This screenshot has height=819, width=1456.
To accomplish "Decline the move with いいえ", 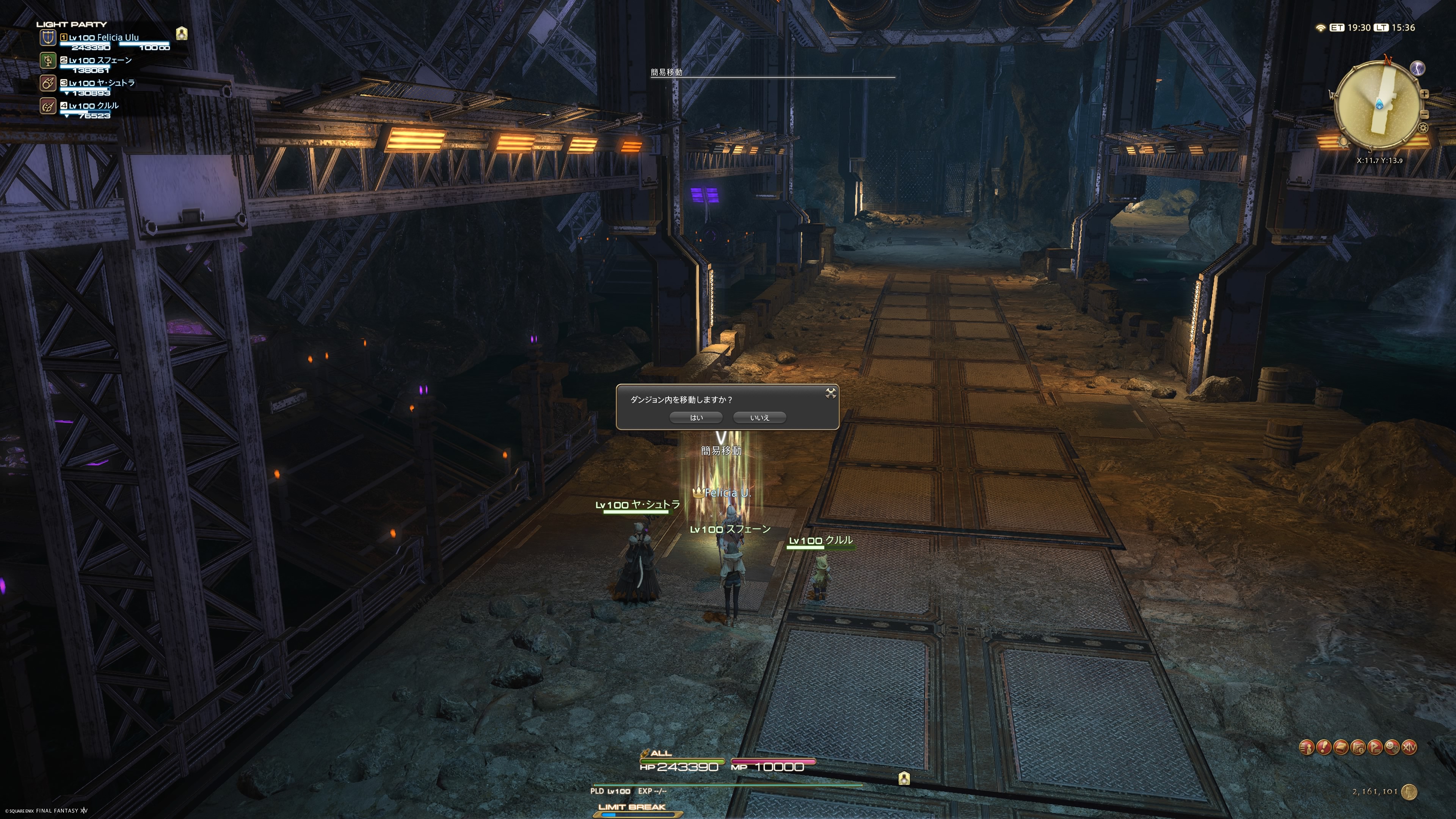I will point(759,418).
